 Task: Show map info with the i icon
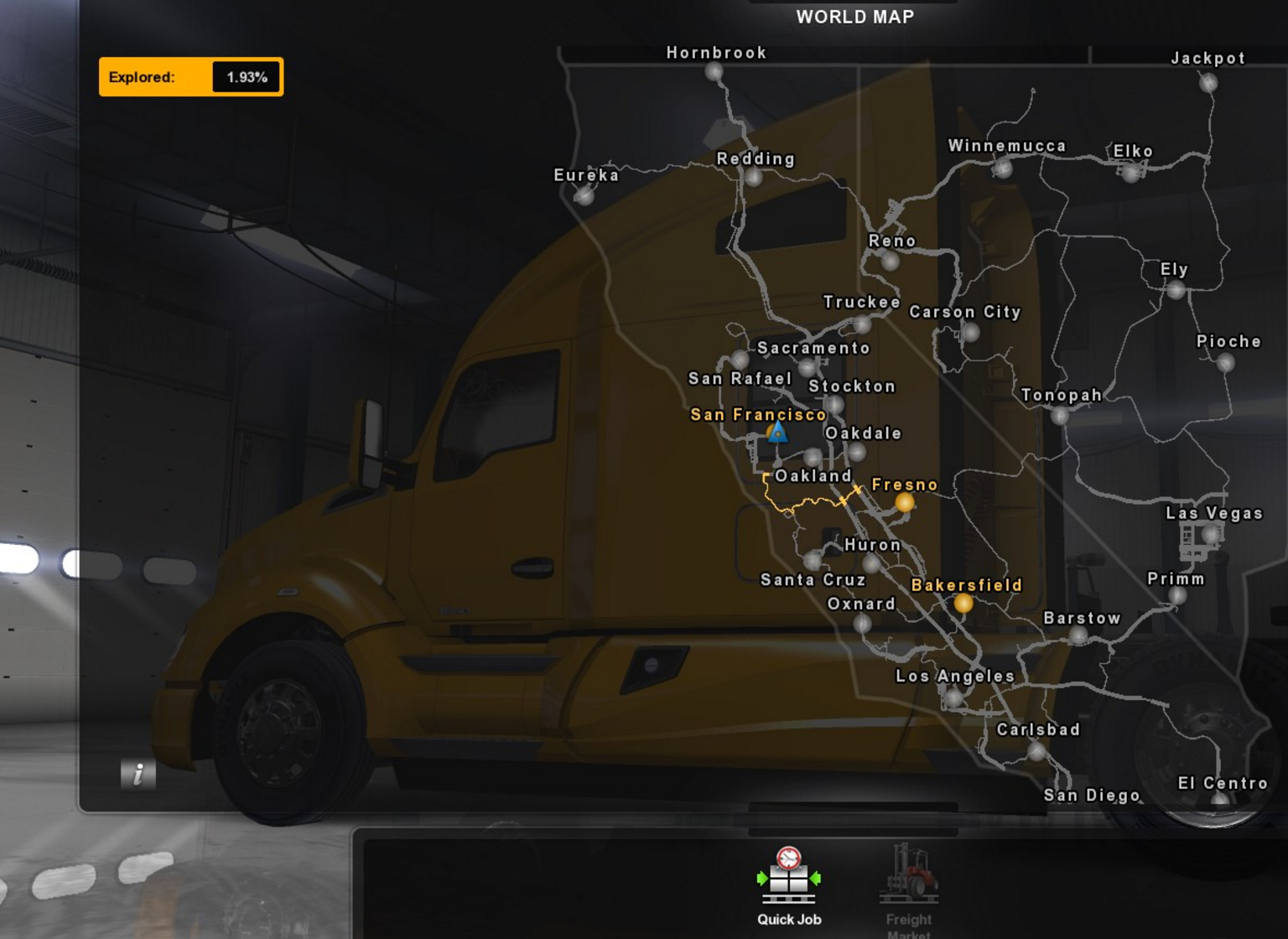(x=138, y=774)
